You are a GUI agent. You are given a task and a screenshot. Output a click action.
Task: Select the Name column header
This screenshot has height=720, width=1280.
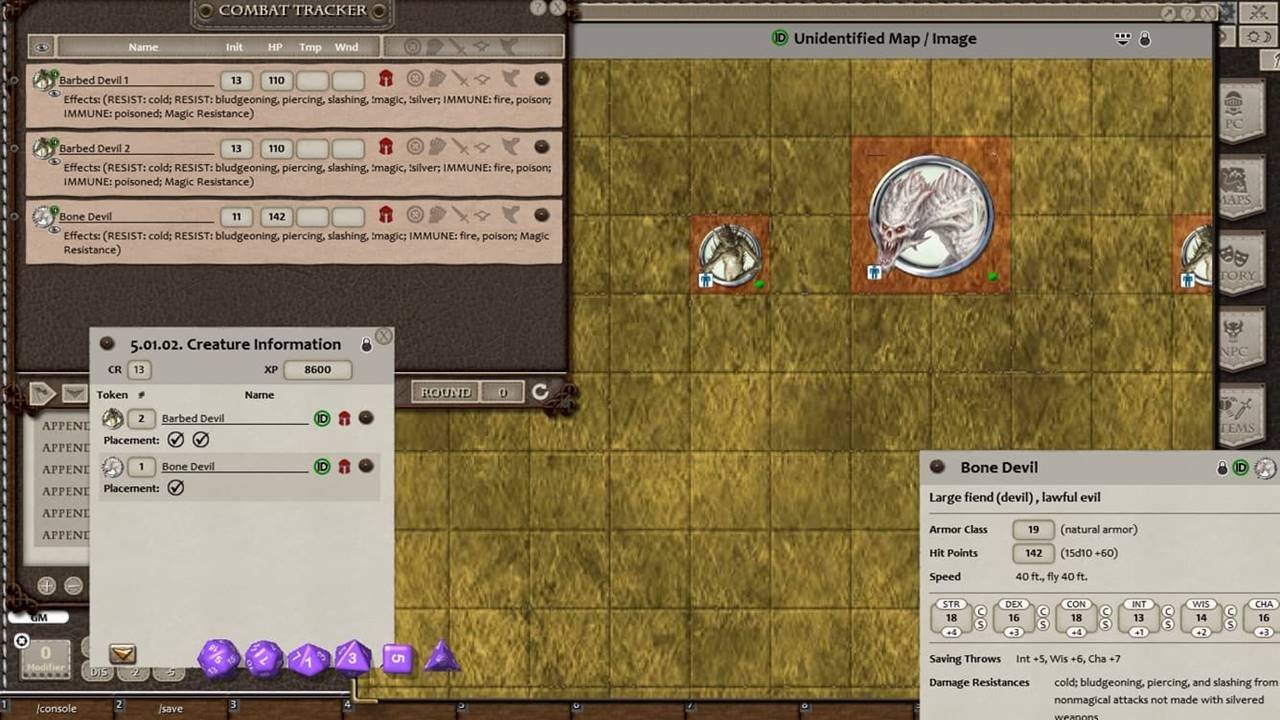point(143,47)
